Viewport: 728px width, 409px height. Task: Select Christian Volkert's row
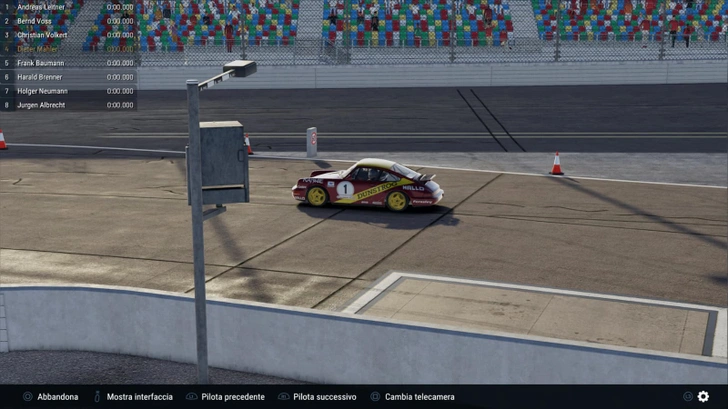(68, 35)
